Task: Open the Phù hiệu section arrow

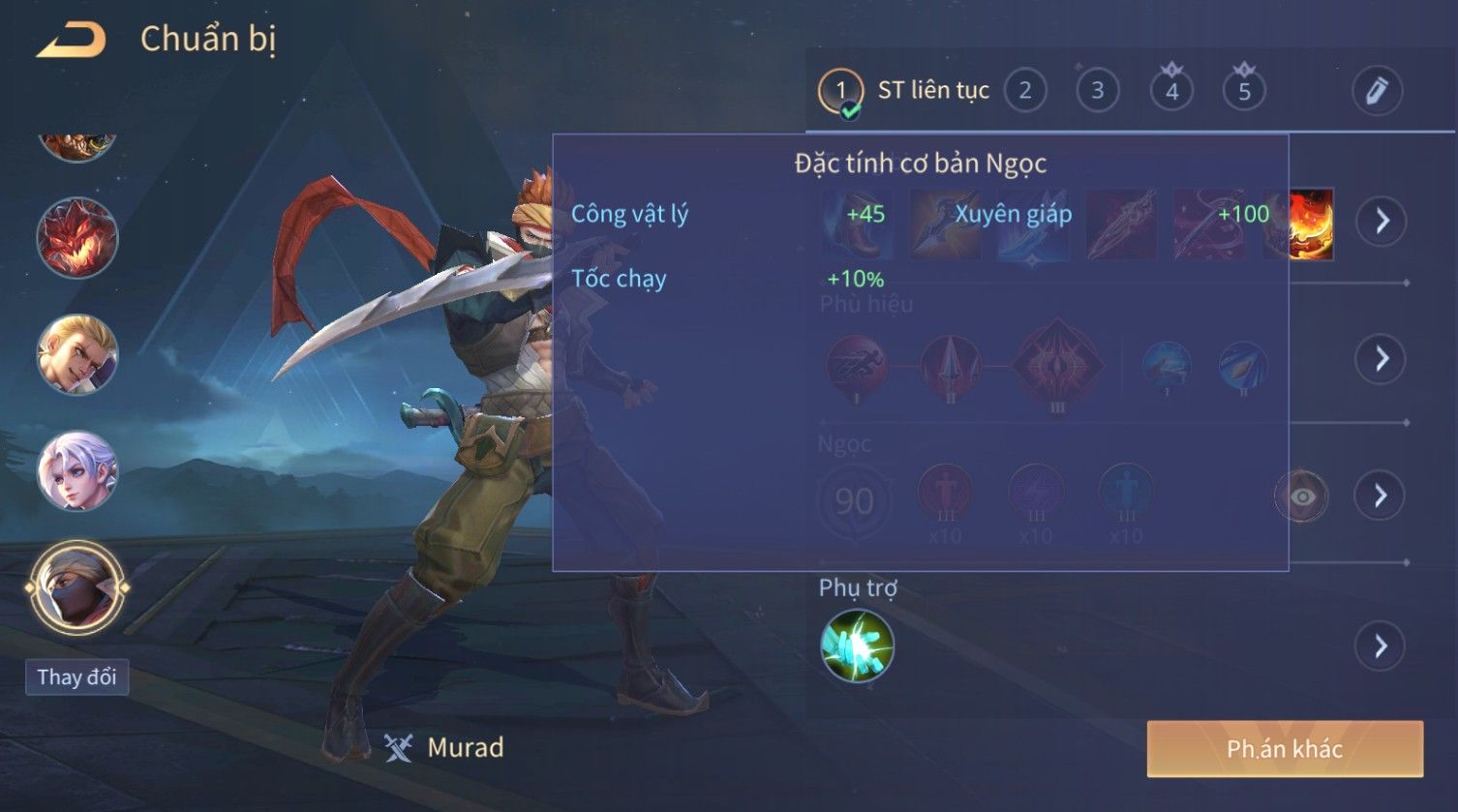Action: (1381, 359)
